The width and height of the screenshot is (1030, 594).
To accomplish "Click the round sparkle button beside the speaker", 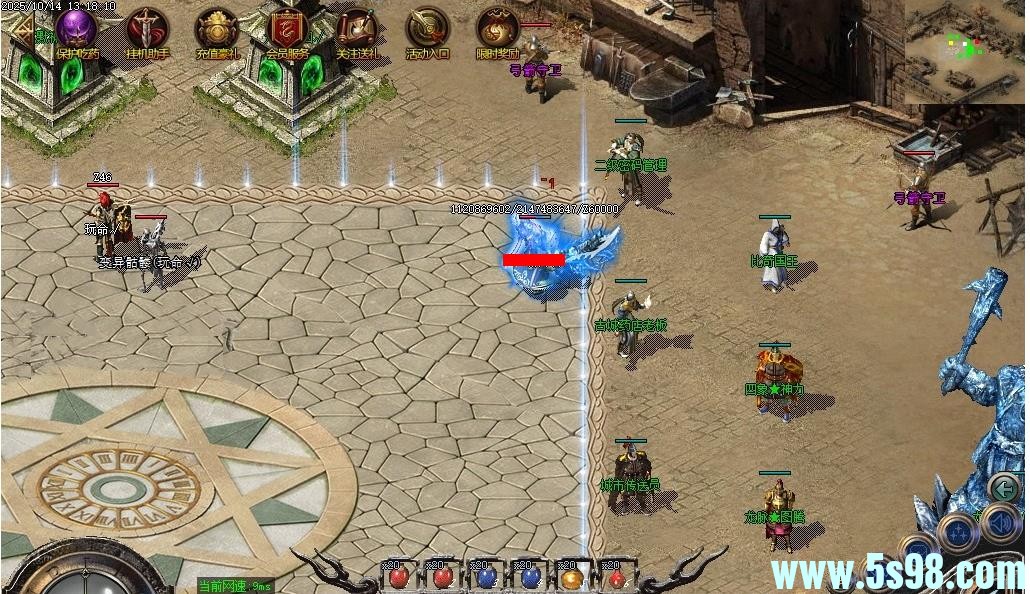I will (958, 530).
